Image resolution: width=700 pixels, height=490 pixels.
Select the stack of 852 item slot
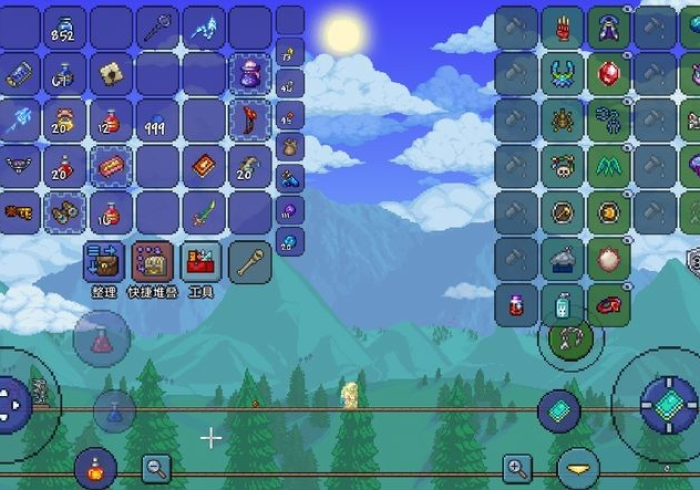click(x=65, y=28)
